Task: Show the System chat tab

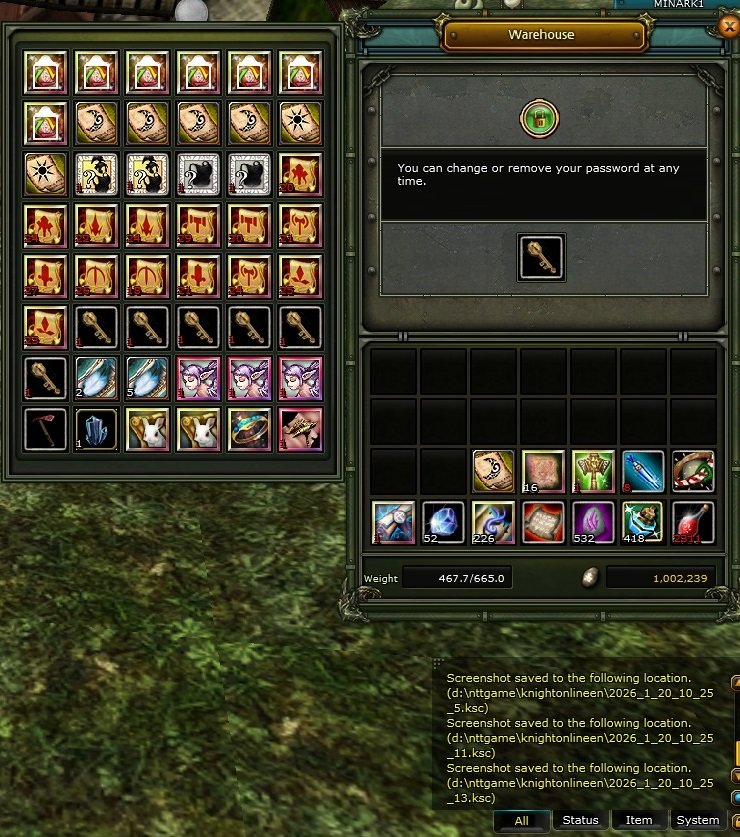Action: 697,820
